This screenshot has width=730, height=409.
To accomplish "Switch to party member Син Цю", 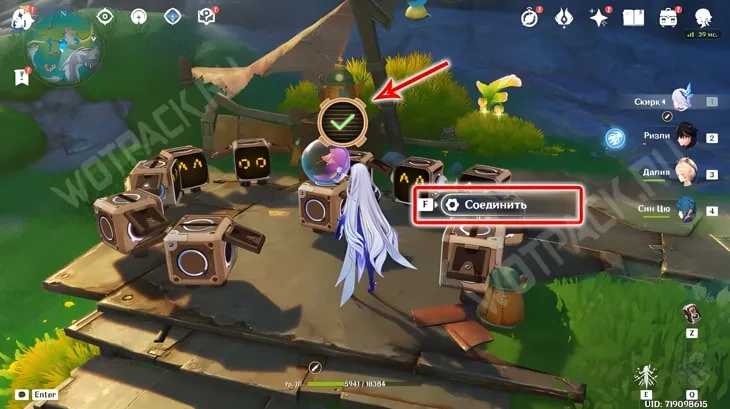I will 683,210.
